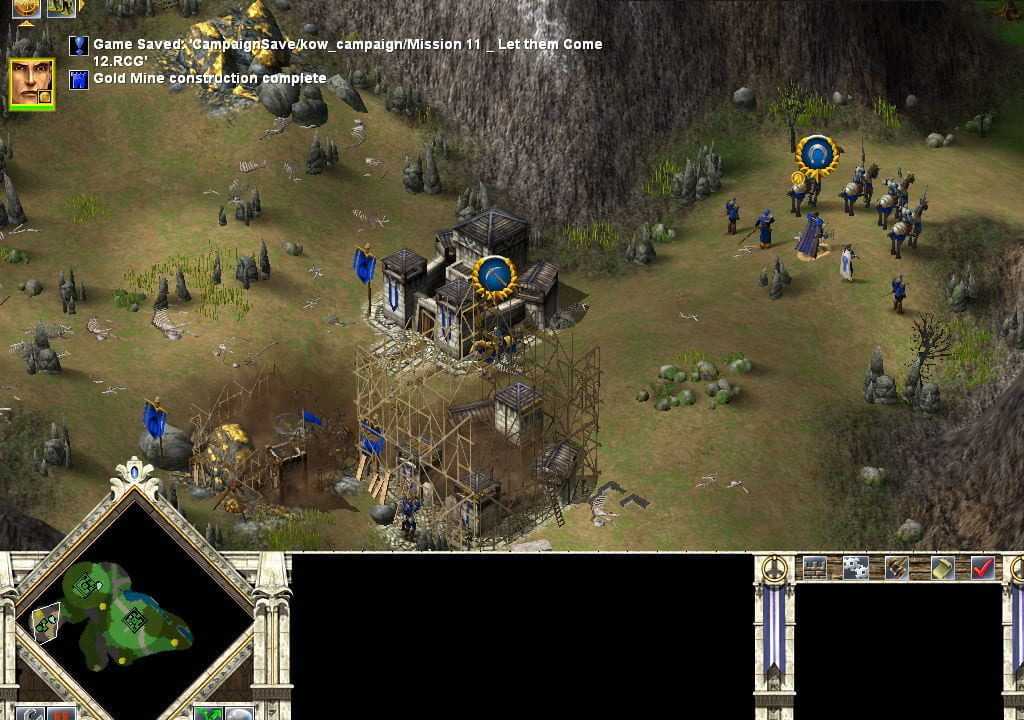Screen dimensions: 1024x720
Task: Select the horseshoe cavalry group marker
Action: click(817, 154)
